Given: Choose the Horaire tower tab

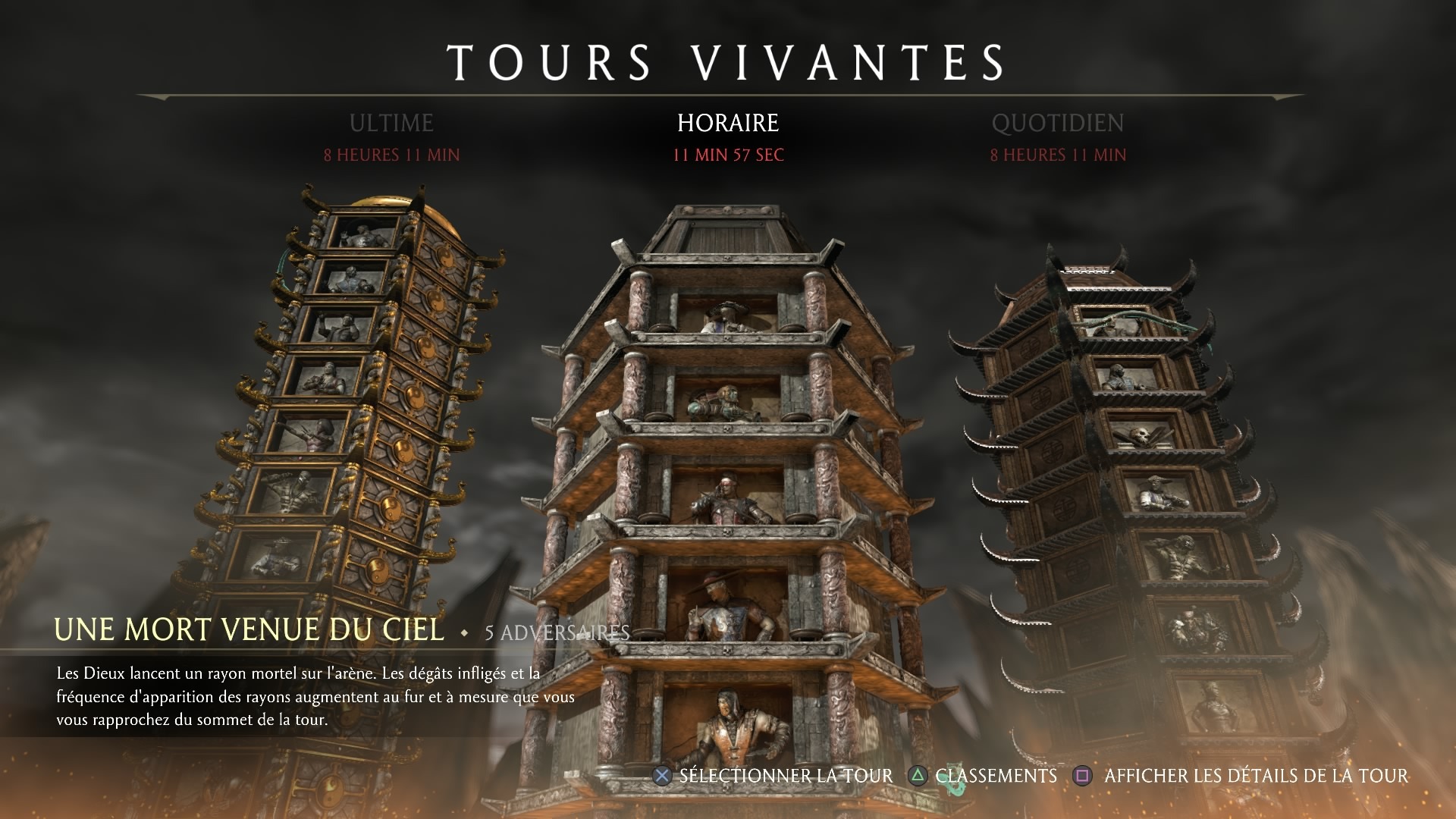Looking at the screenshot, I should coord(728,124).
